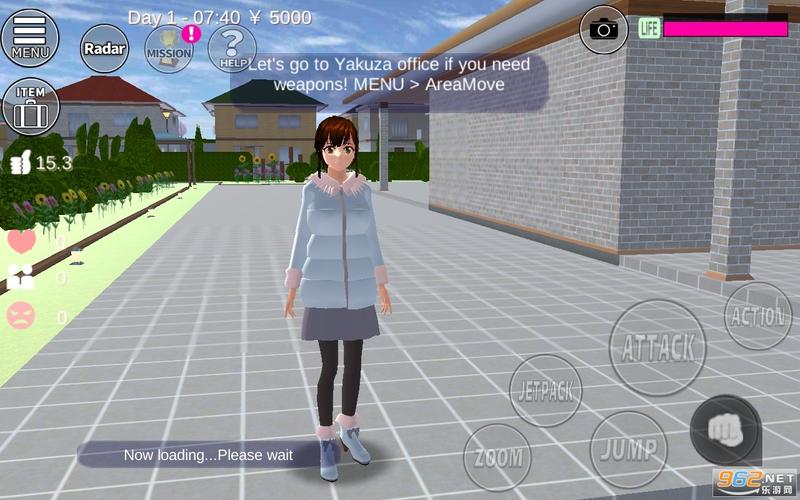Screen dimensions: 800x500
Task: Tap the red angry face icon
Action: coord(21,316)
